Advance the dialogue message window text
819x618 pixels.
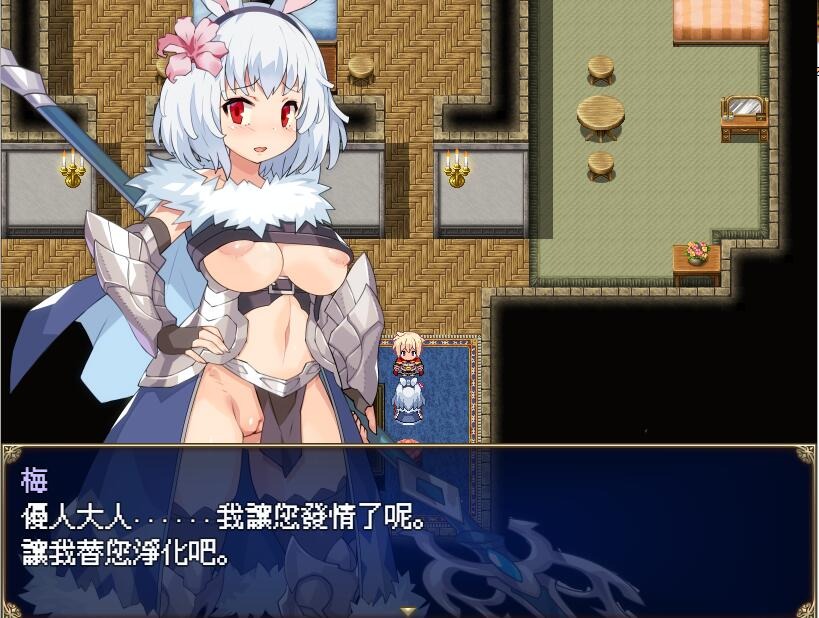pyautogui.click(x=408, y=530)
